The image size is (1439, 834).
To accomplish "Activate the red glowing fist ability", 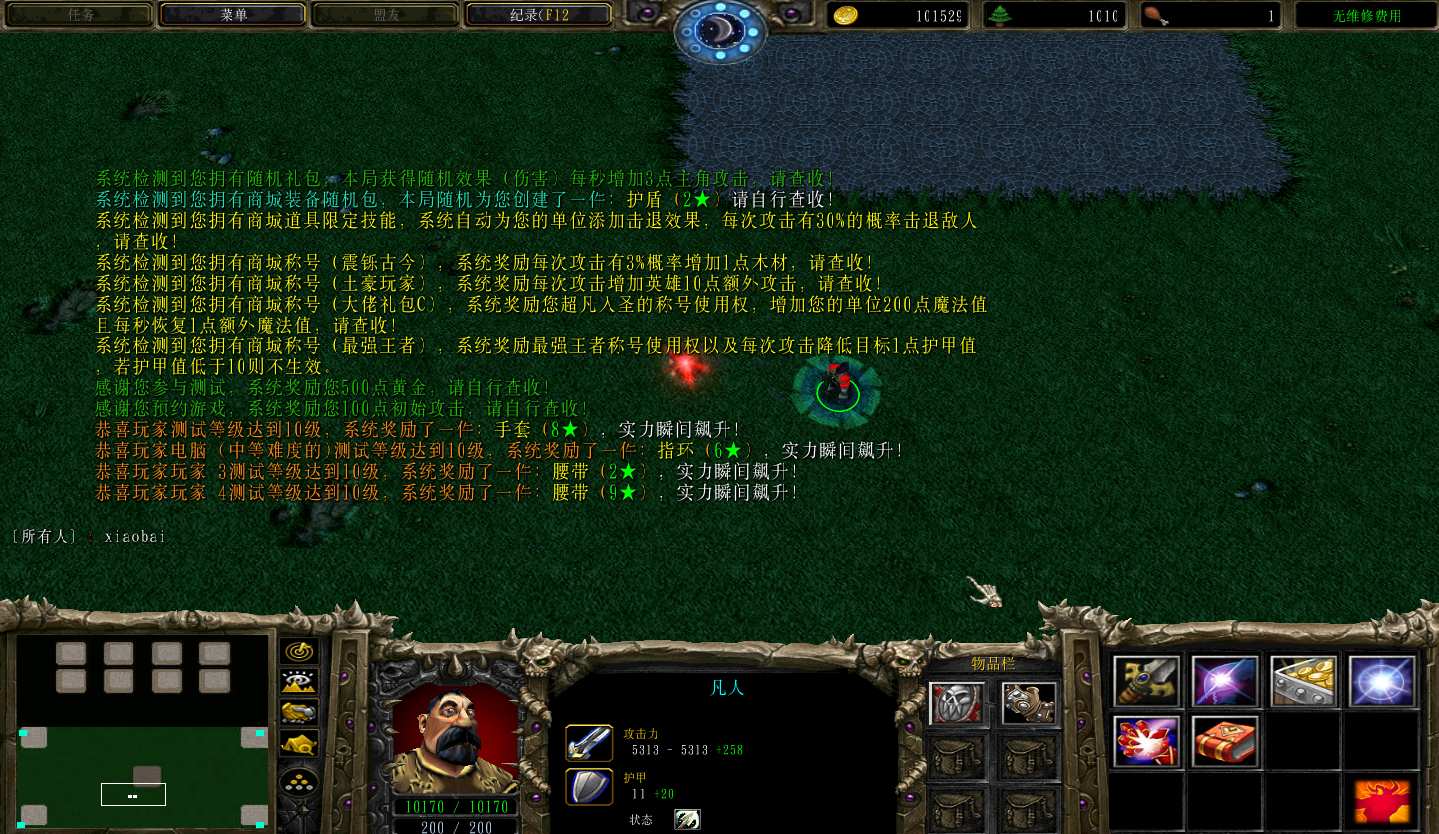I will [x=1147, y=741].
